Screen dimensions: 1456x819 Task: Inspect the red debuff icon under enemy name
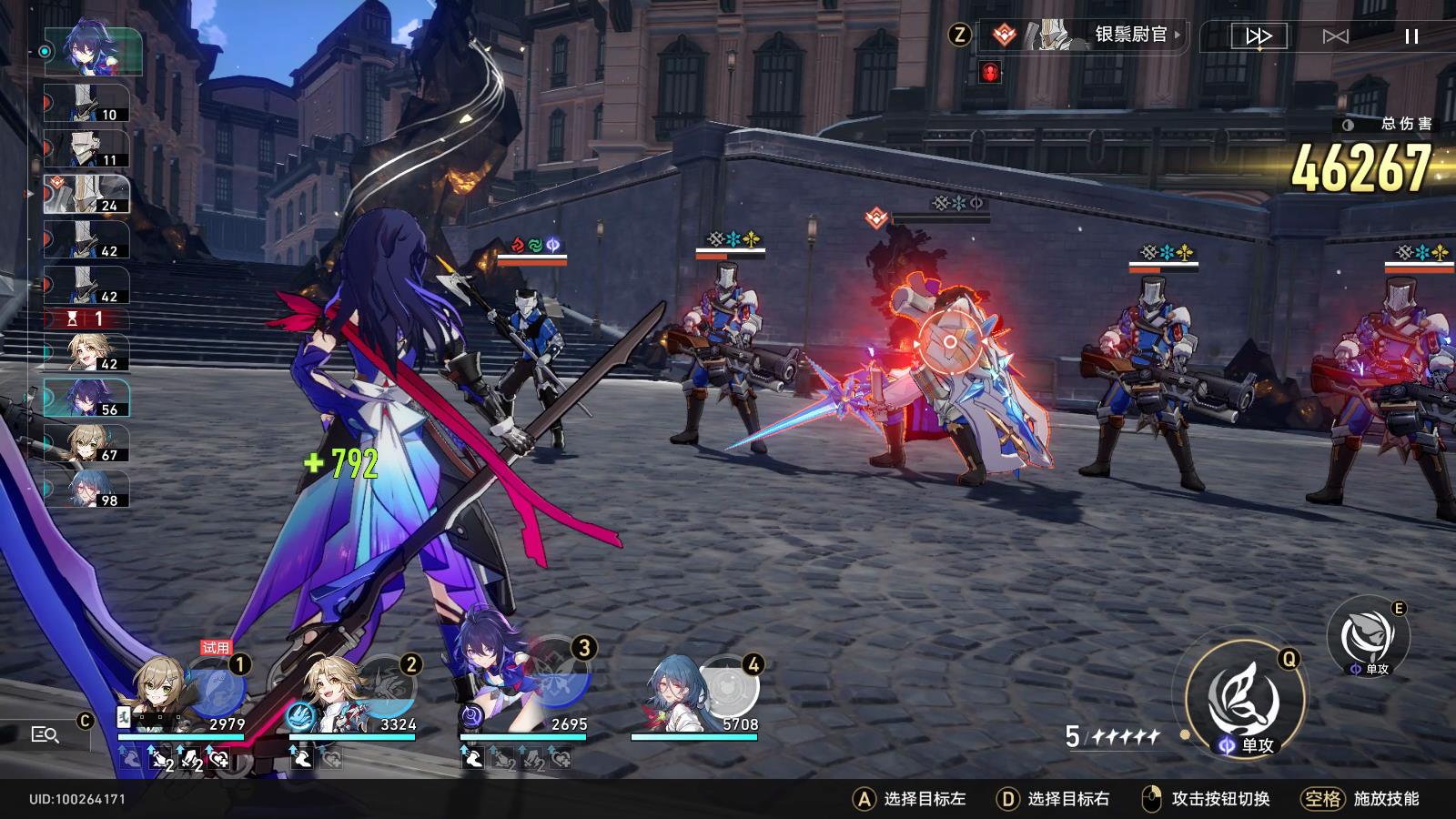(x=990, y=72)
